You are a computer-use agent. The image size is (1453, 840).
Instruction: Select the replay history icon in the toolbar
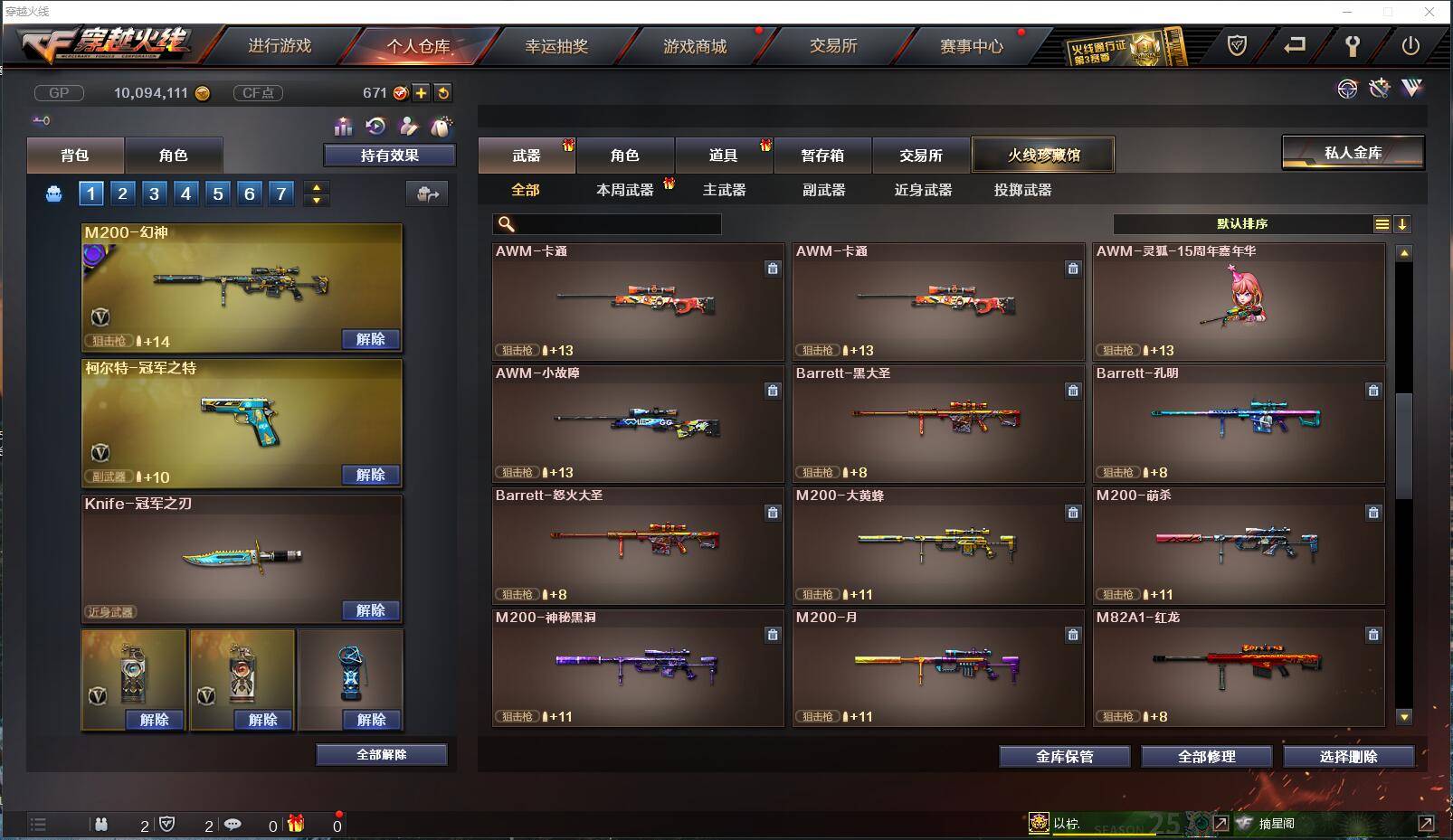pos(376,127)
